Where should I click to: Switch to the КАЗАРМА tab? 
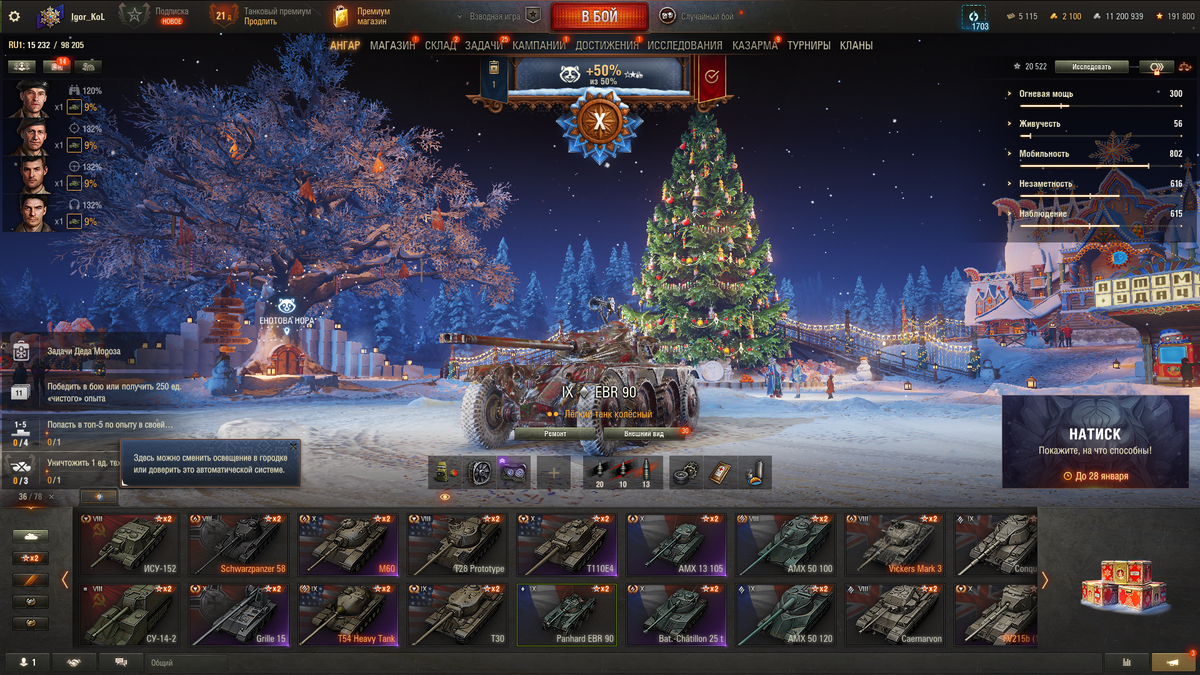click(x=754, y=45)
